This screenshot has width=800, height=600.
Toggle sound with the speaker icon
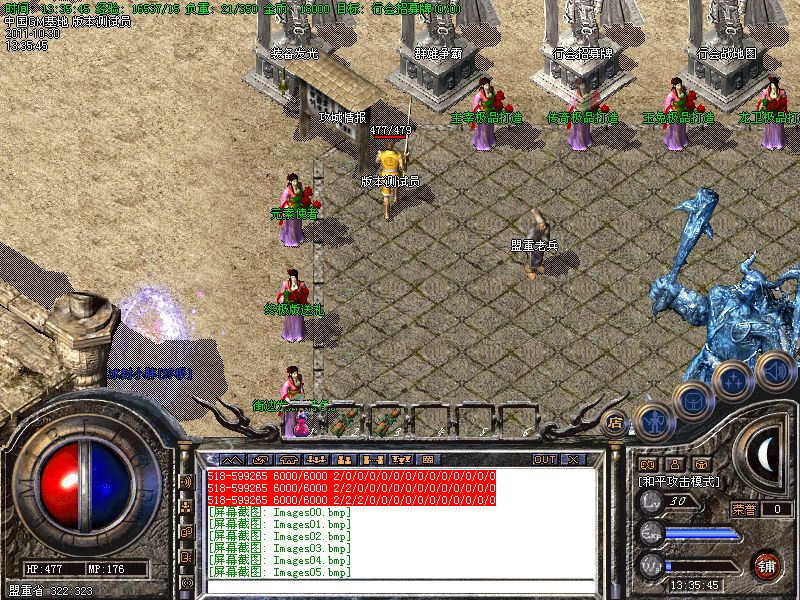point(773,370)
